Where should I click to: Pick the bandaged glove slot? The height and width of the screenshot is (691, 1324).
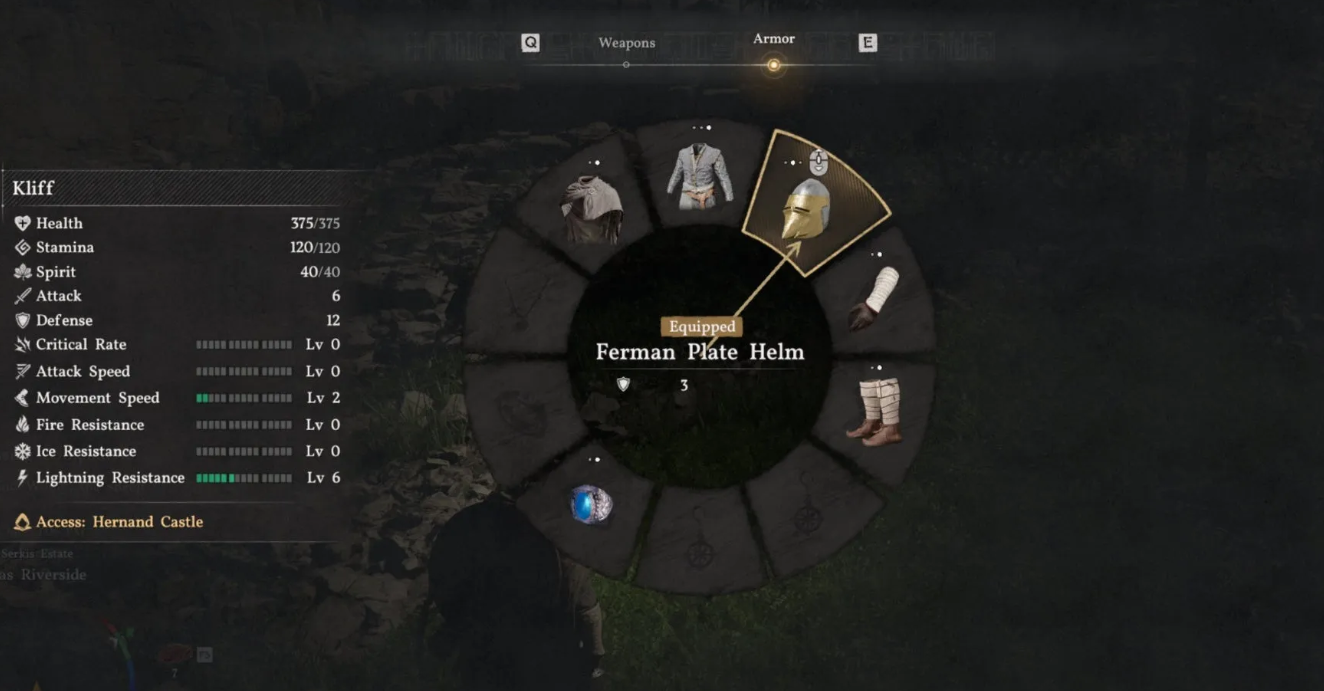876,298
